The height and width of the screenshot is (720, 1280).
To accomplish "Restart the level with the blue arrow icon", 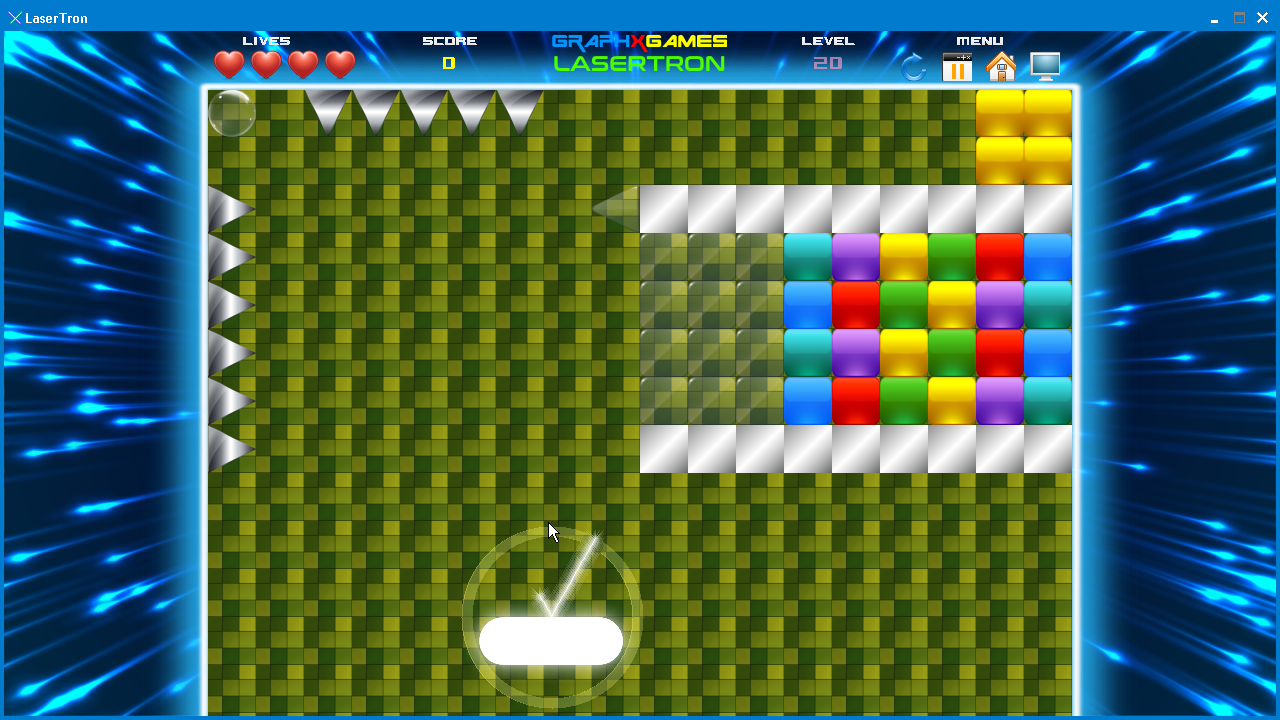I will coord(914,67).
